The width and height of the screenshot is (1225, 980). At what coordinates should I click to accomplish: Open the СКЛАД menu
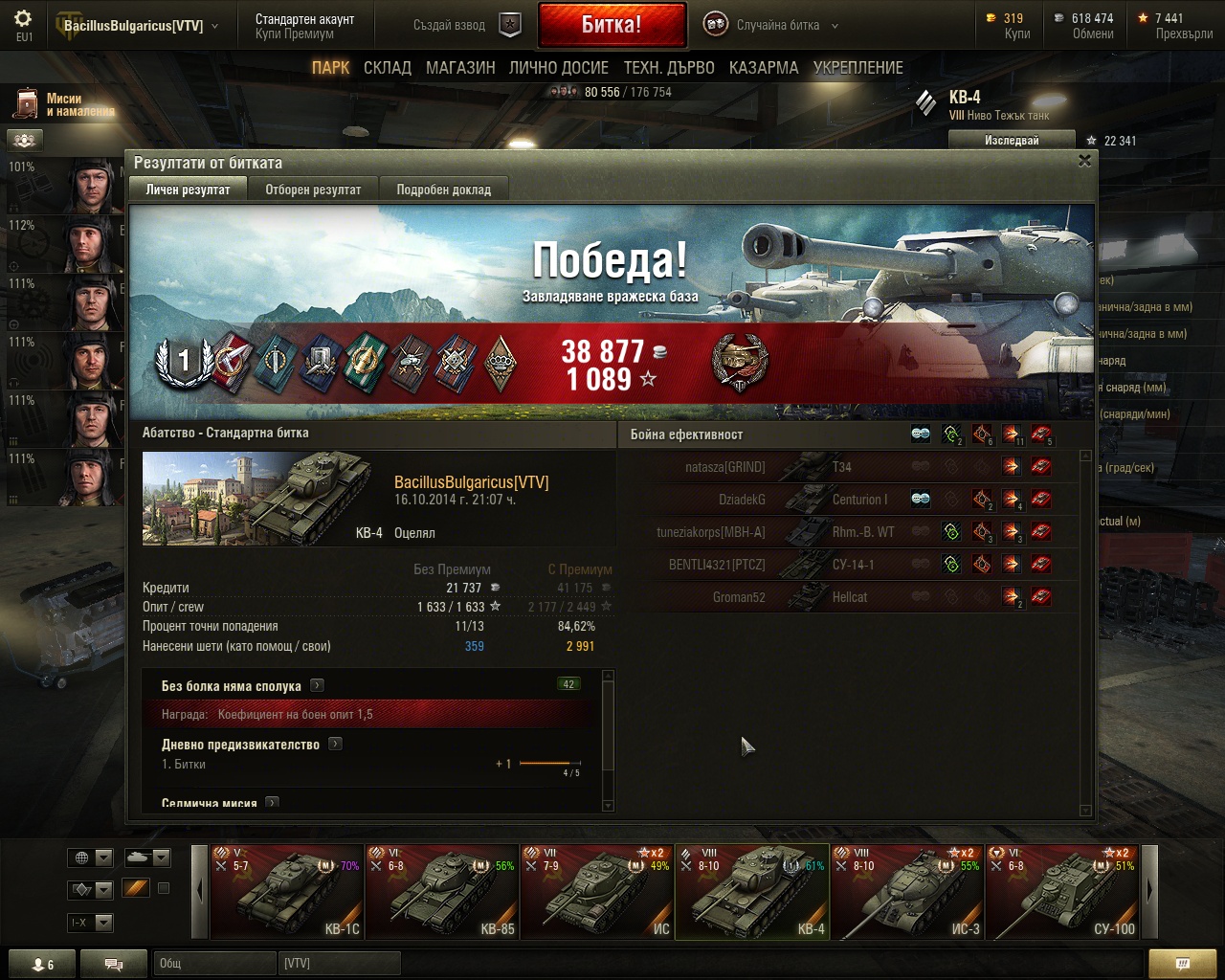[x=387, y=68]
